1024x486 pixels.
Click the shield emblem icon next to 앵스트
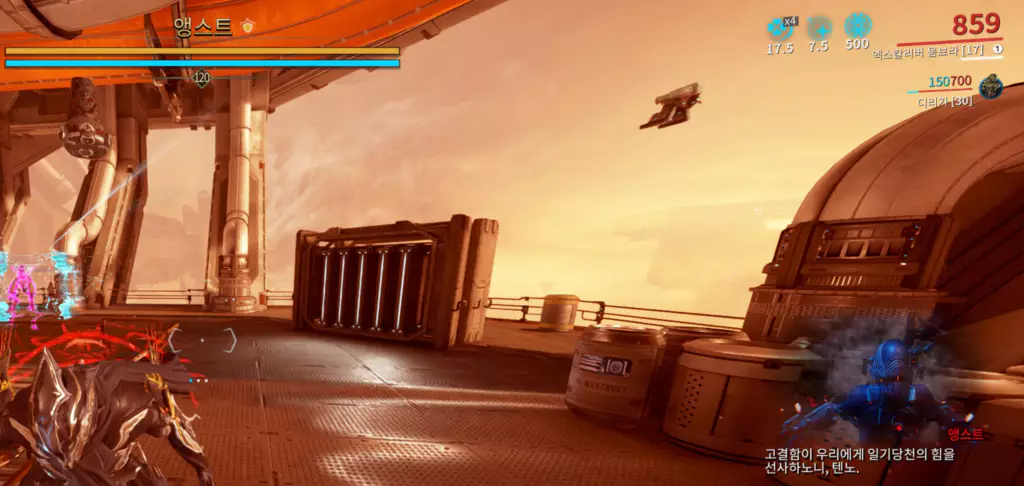tap(248, 27)
